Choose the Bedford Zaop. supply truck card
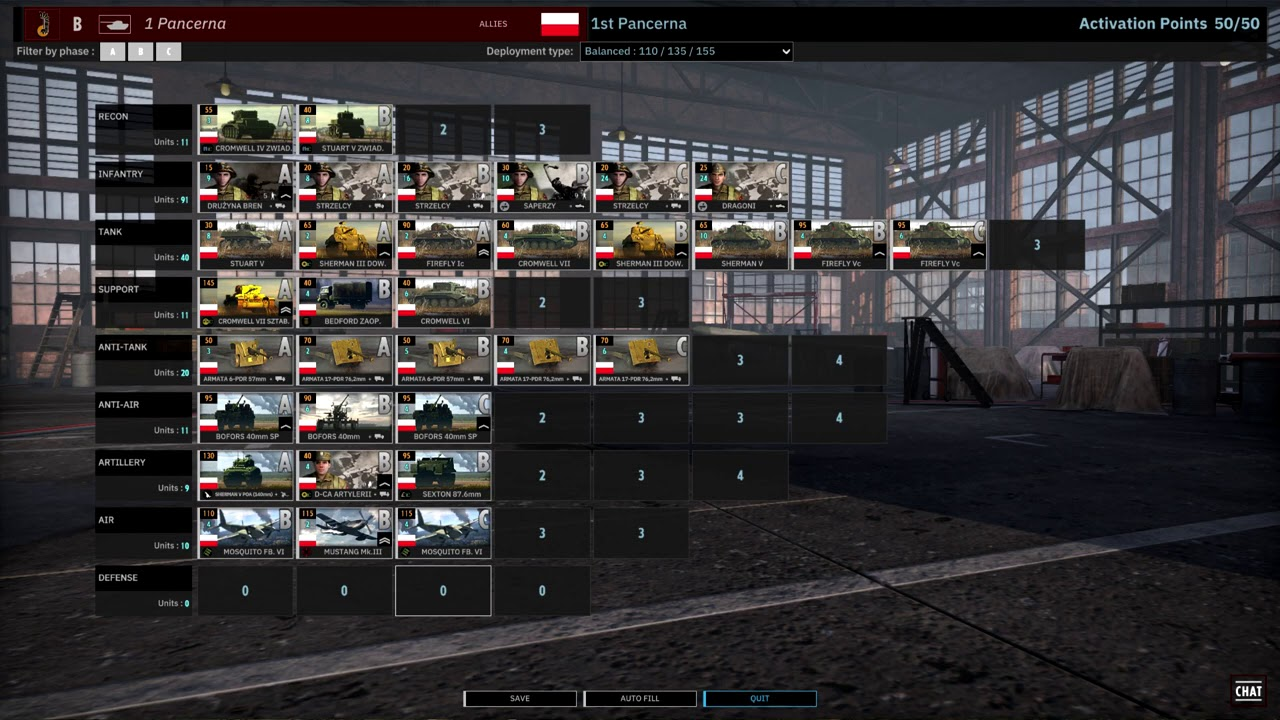This screenshot has width=1280, height=720. pos(345,302)
